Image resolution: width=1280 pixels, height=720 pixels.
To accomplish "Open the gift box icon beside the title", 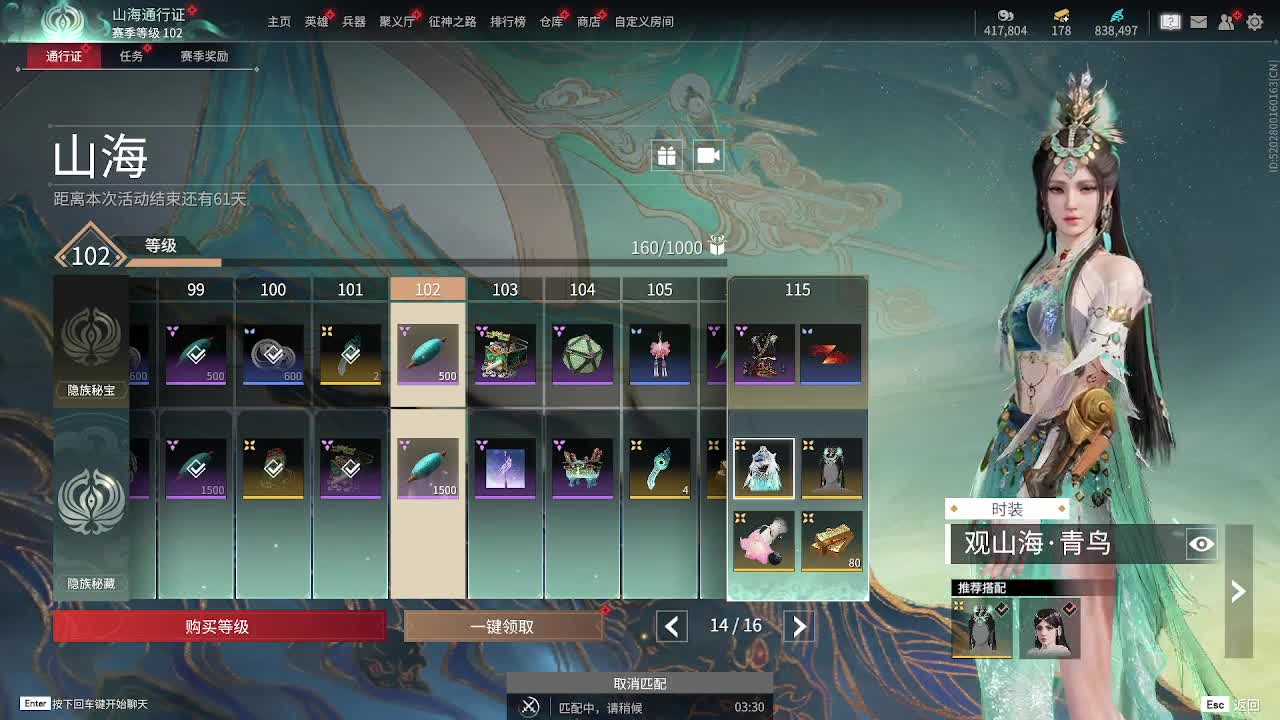I will (x=666, y=155).
